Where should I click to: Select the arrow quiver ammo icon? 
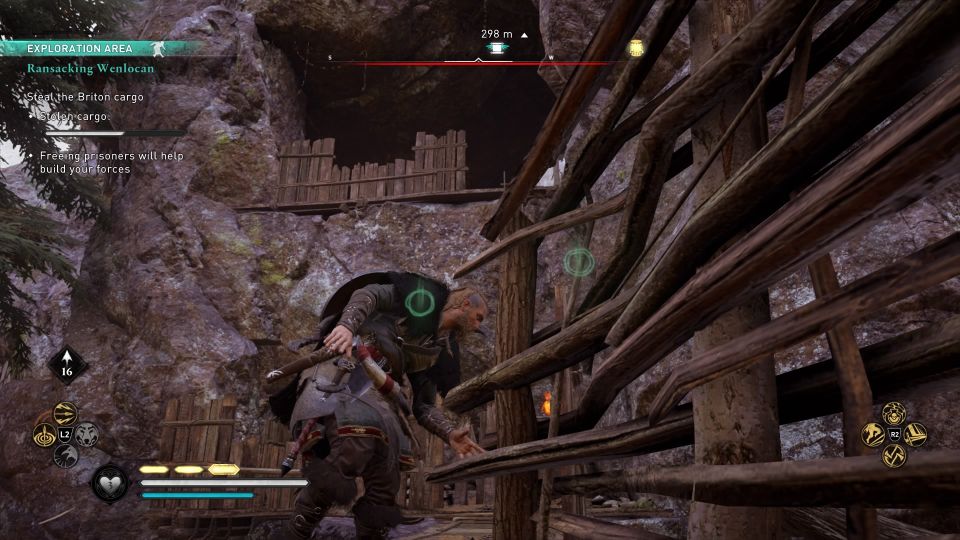(68, 366)
